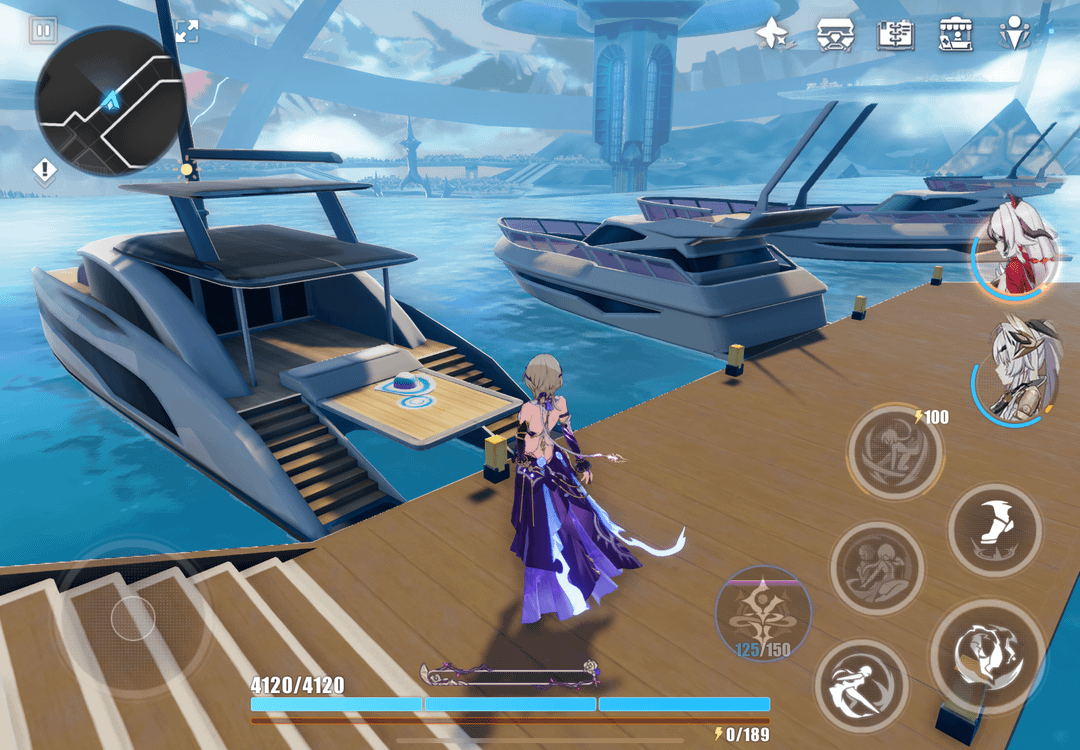The height and width of the screenshot is (750, 1080).
Task: Use the two-figure team skill button
Action: (877, 567)
